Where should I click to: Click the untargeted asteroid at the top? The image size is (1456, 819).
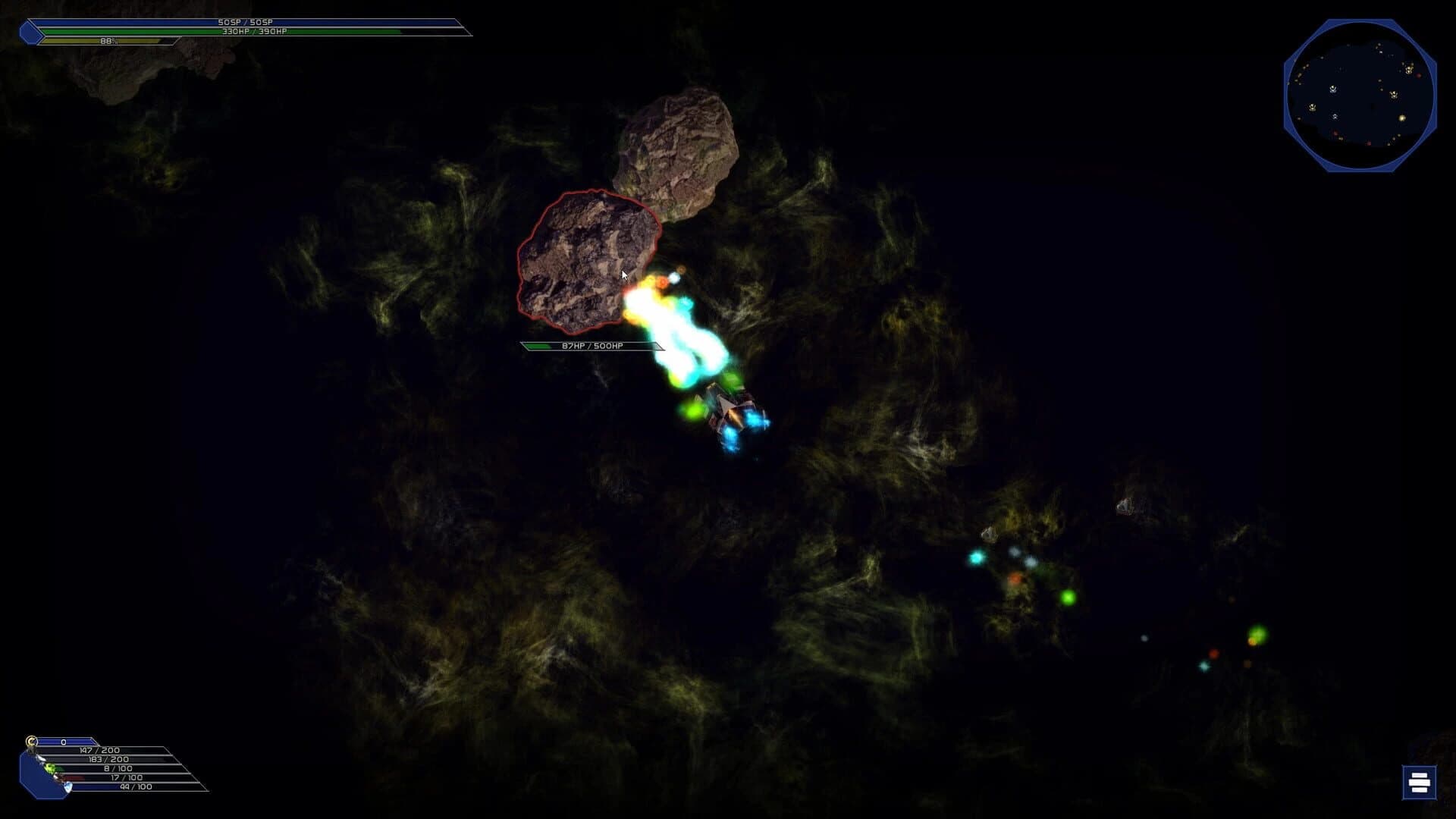[679, 144]
